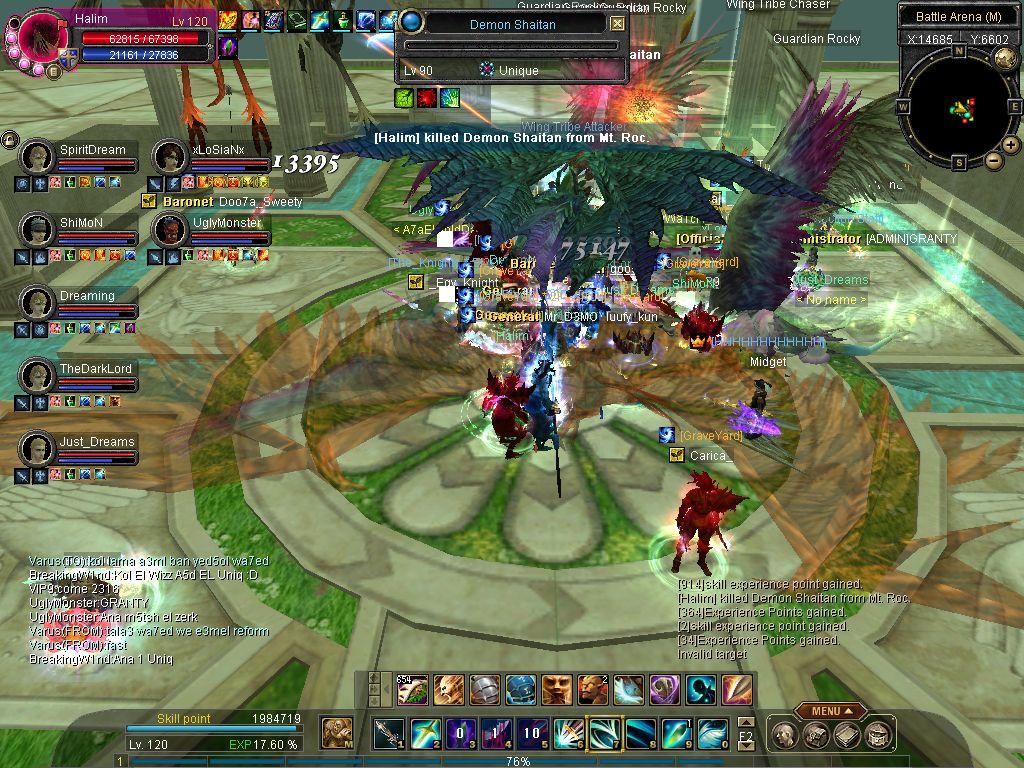Click the minimap zoom-out minus button
The width and height of the screenshot is (1024, 768).
pyautogui.click(x=994, y=159)
